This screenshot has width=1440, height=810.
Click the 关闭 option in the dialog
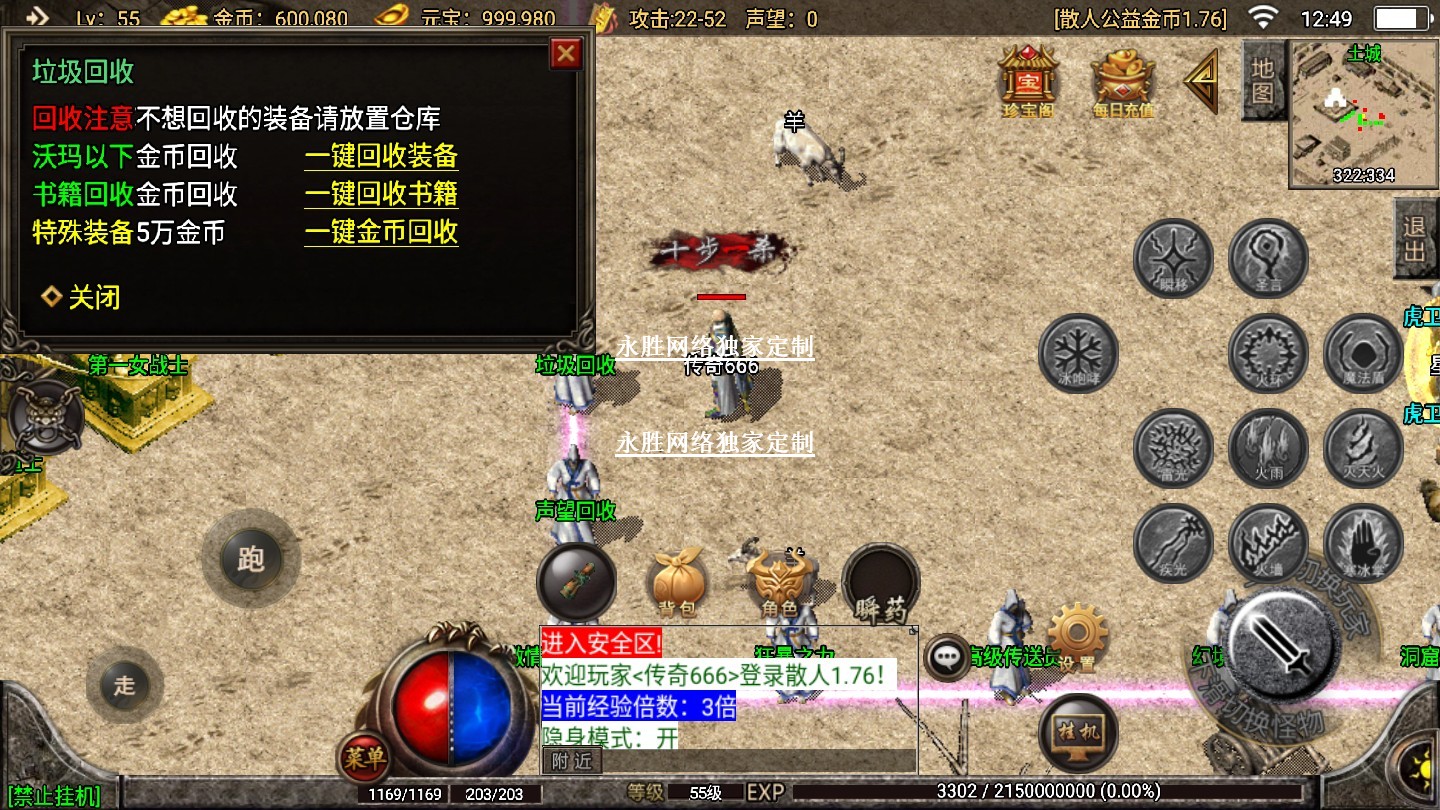click(x=82, y=297)
